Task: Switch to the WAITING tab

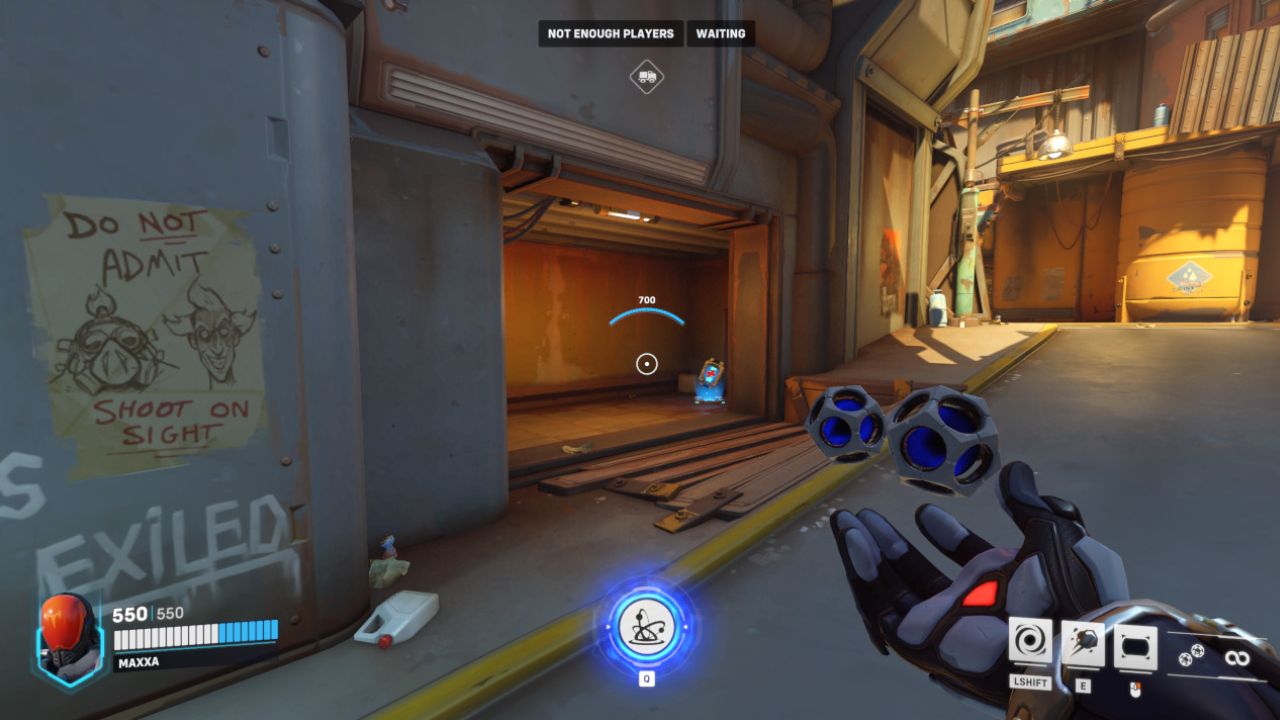Action: click(723, 33)
